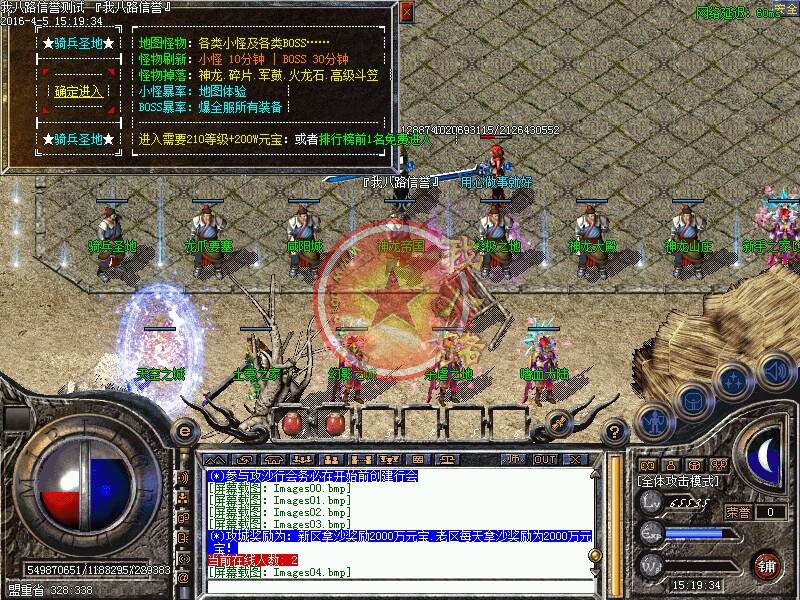Click the '@' chat channel button
Screen dimensions: 800x600
coord(184,578)
